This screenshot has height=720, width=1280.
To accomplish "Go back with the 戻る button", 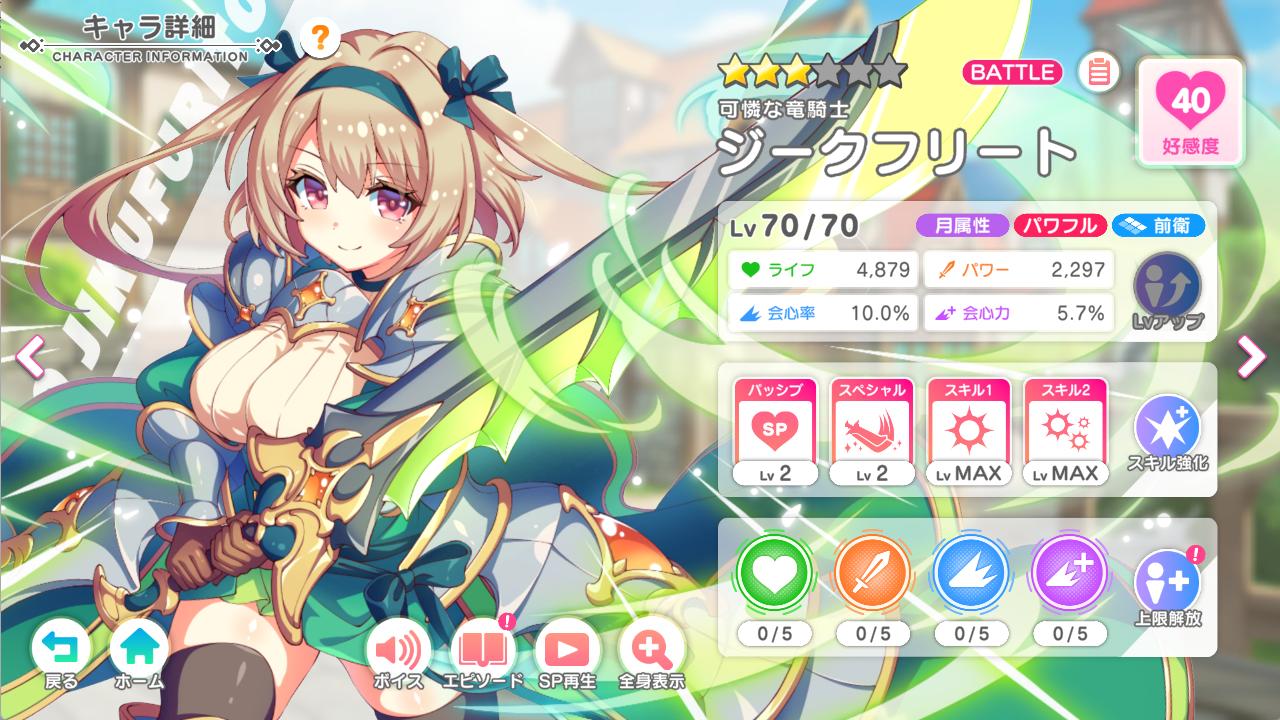I will coord(61,650).
